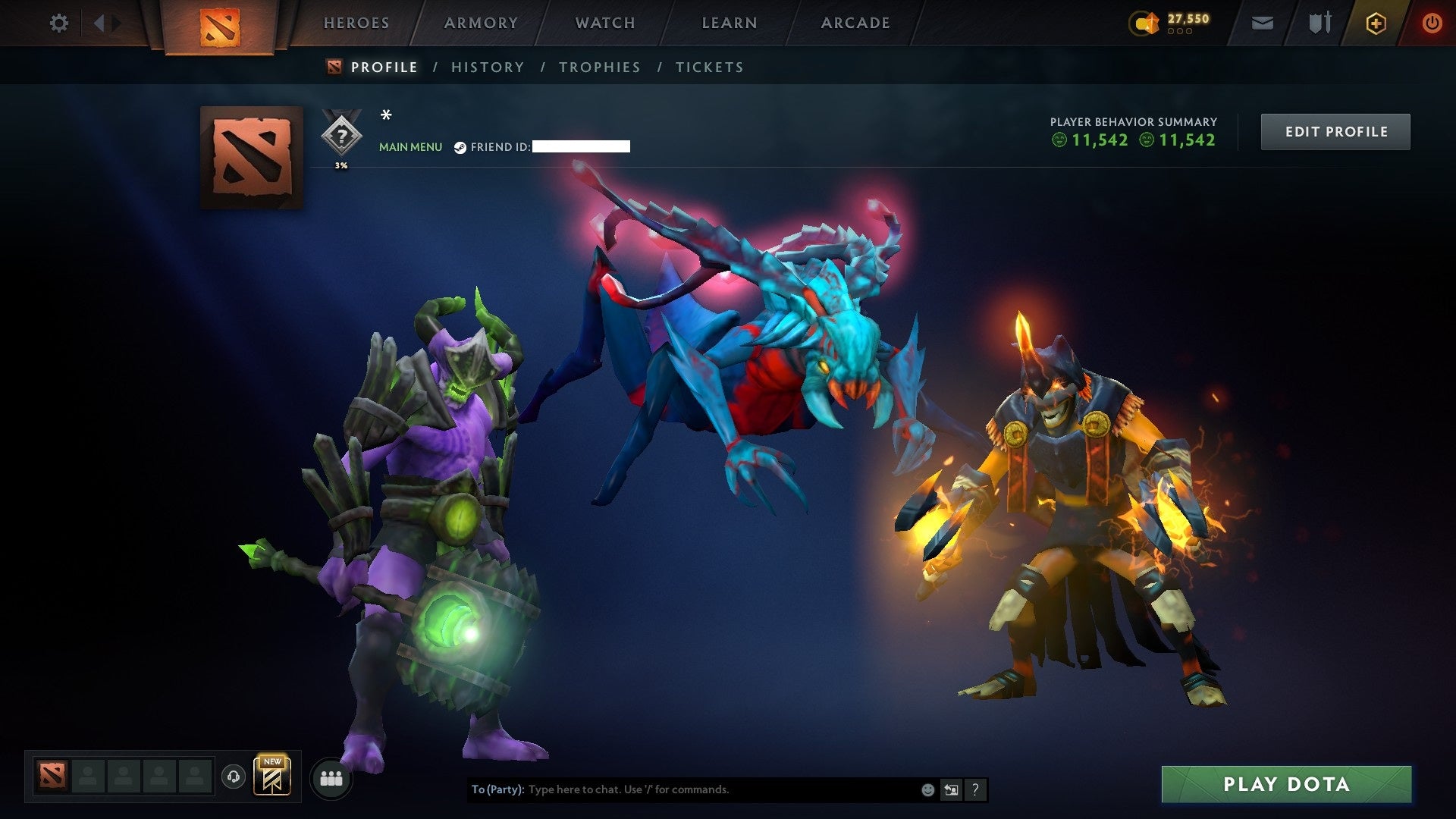Open the armory shield and sword icon
This screenshot has height=819, width=1456.
tap(1319, 23)
